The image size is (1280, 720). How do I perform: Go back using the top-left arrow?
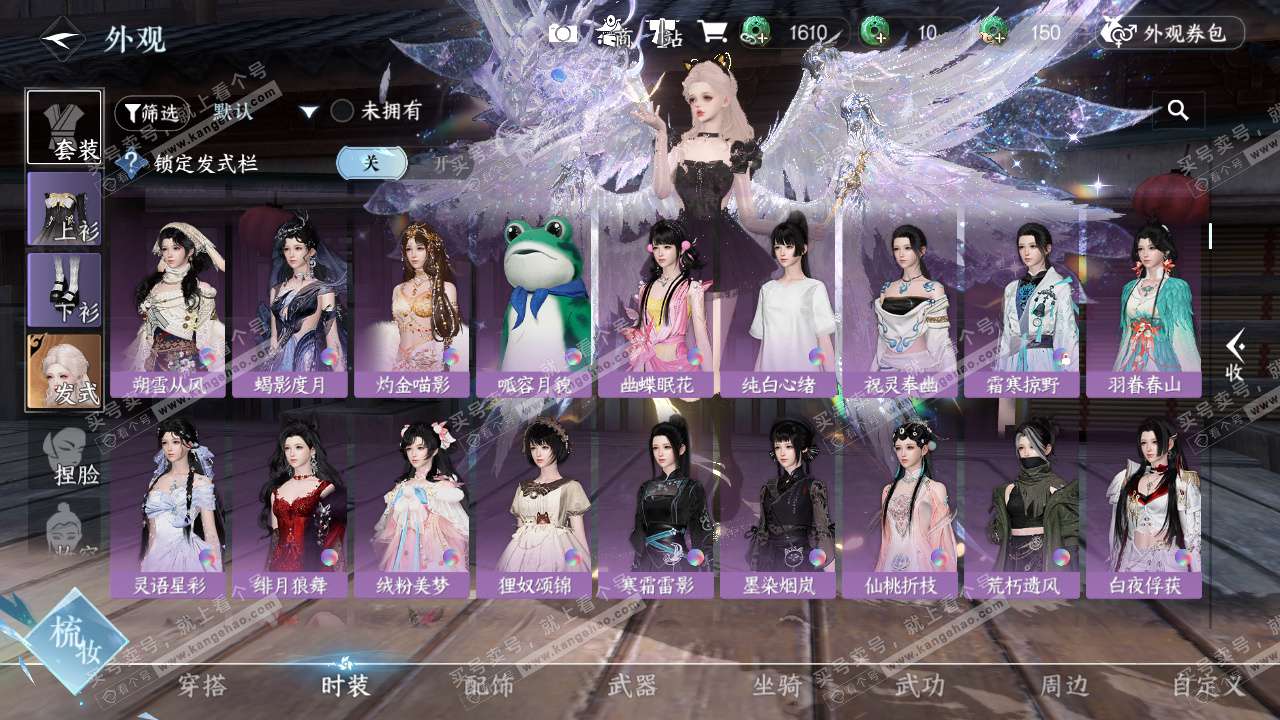[x=62, y=39]
